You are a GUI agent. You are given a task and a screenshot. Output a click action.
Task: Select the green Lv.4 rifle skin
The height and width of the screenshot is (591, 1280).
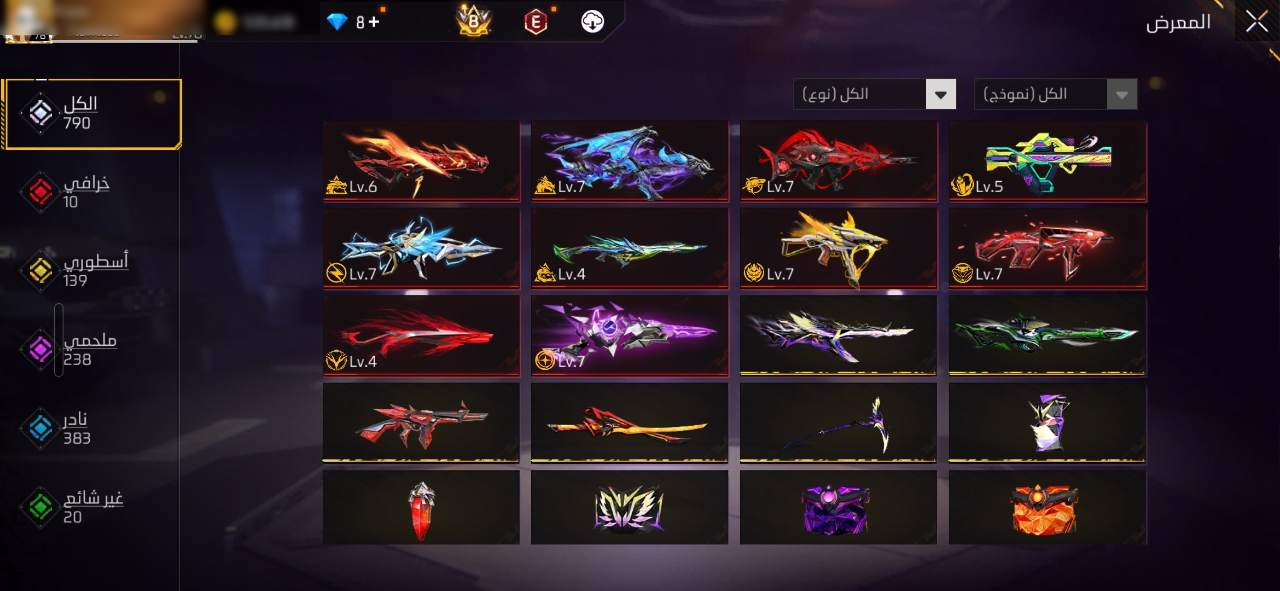pyautogui.click(x=630, y=248)
